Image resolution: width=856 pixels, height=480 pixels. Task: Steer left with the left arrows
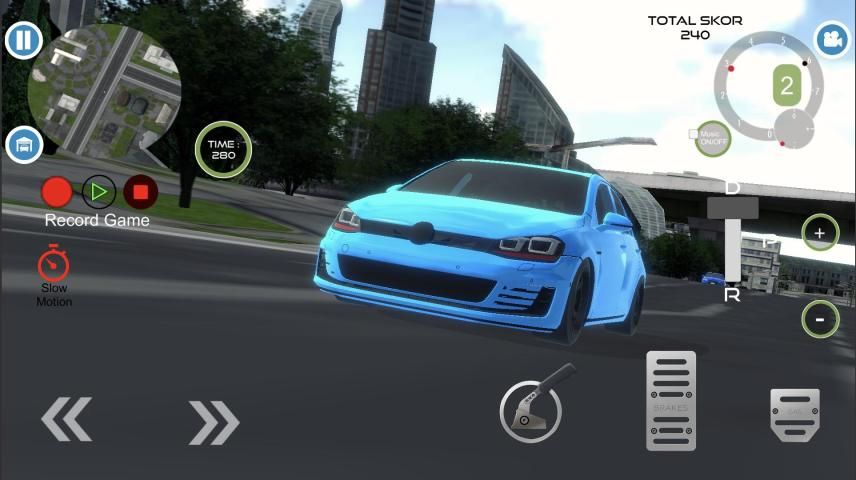click(x=66, y=418)
